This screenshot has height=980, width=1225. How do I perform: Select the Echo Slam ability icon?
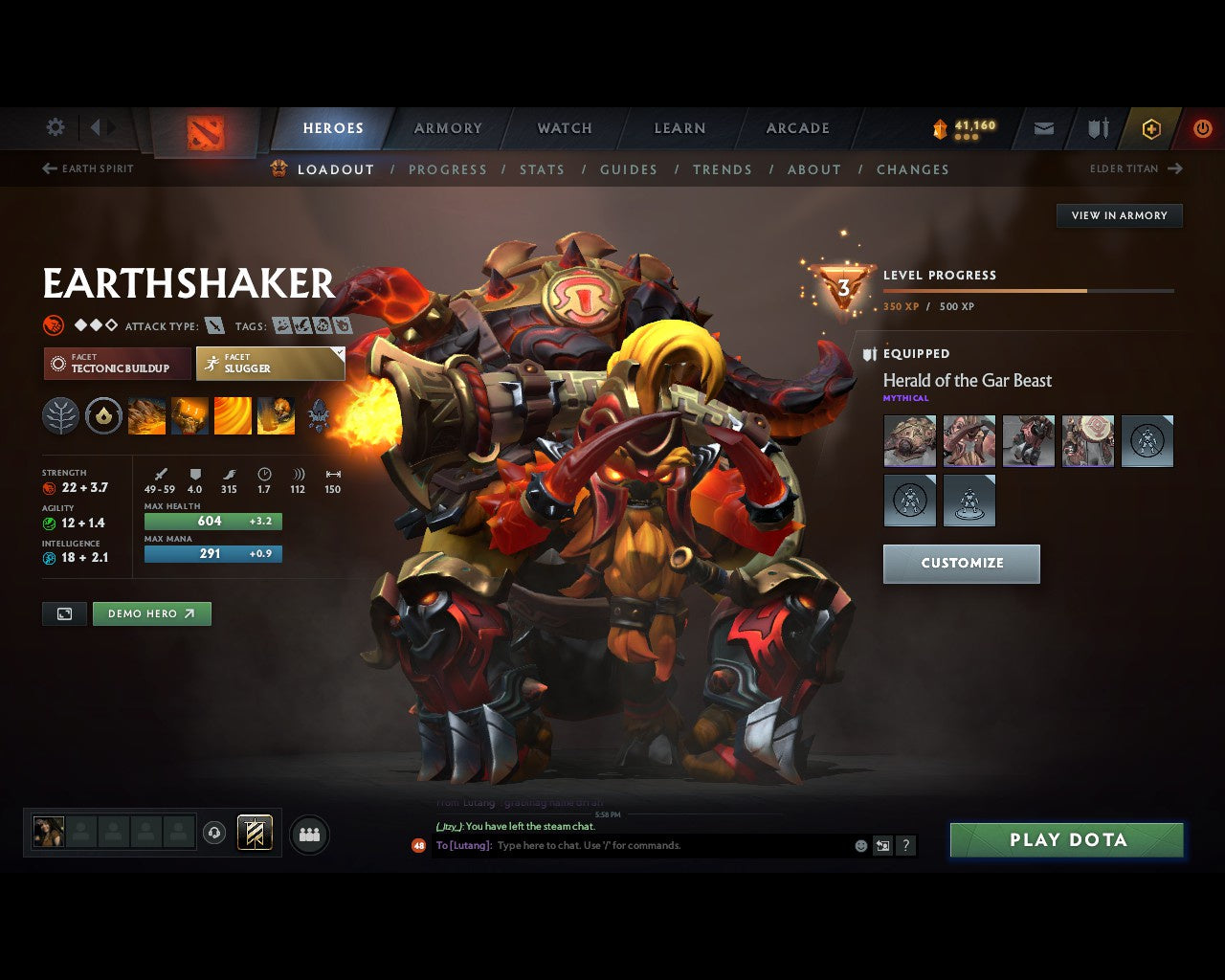pos(276,415)
